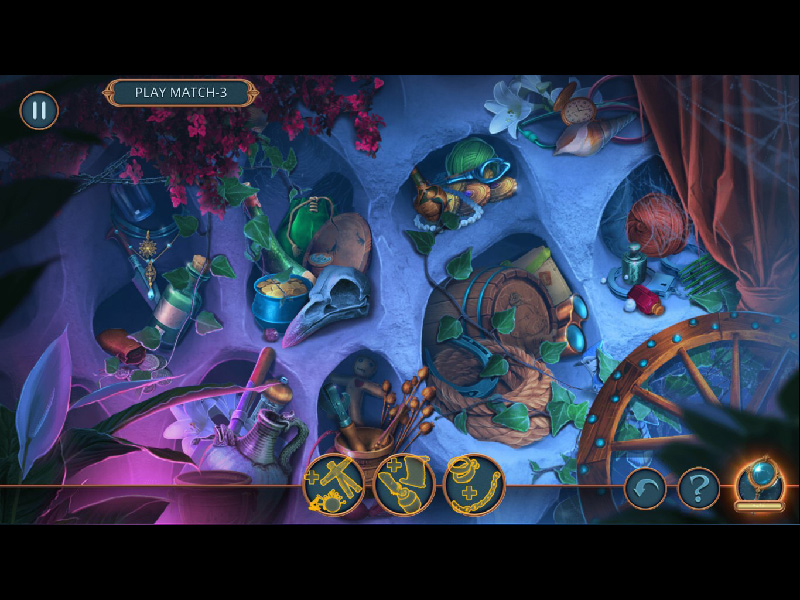Open help with the question mark button

tap(699, 488)
